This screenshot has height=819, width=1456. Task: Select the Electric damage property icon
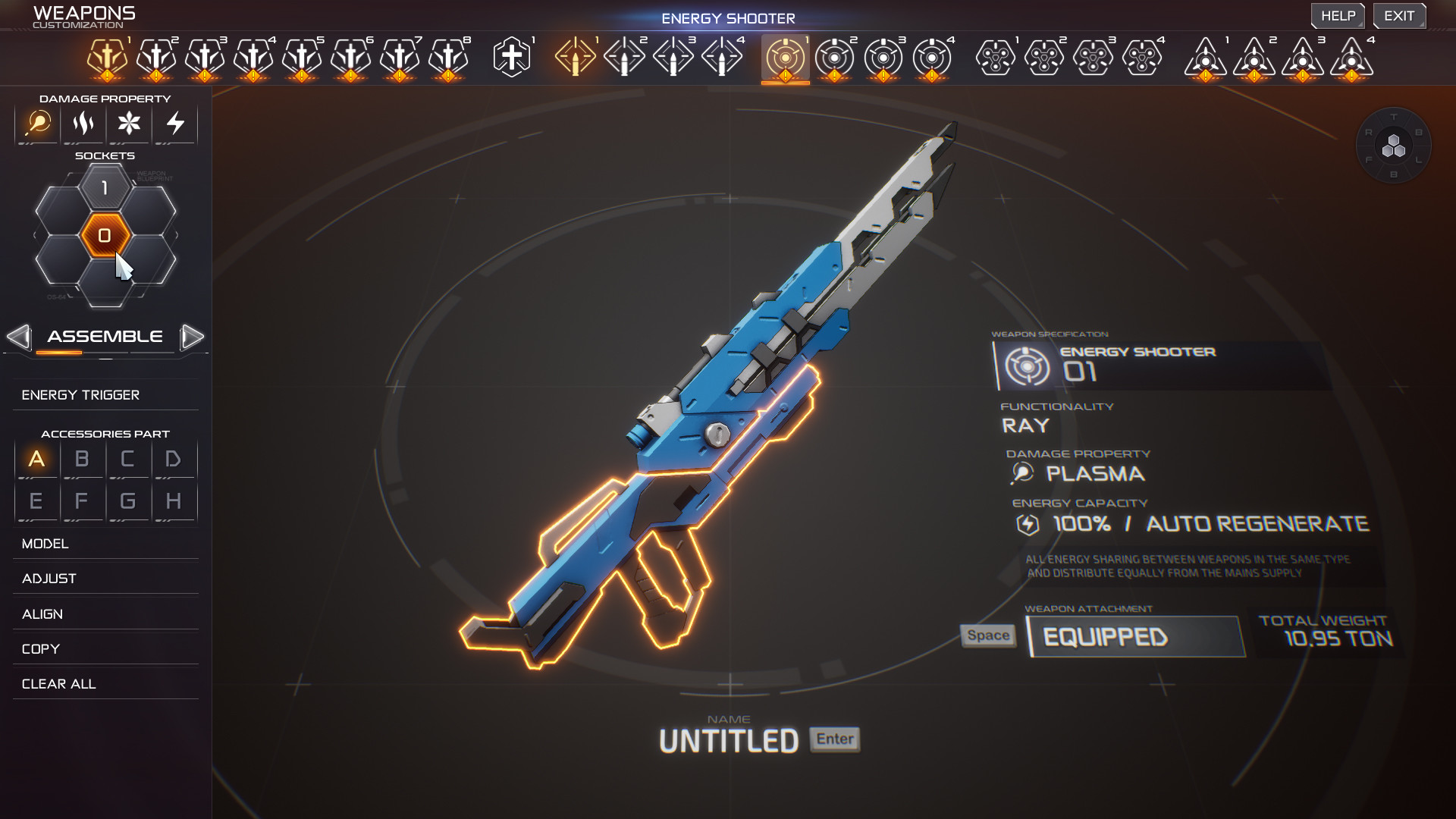point(174,125)
